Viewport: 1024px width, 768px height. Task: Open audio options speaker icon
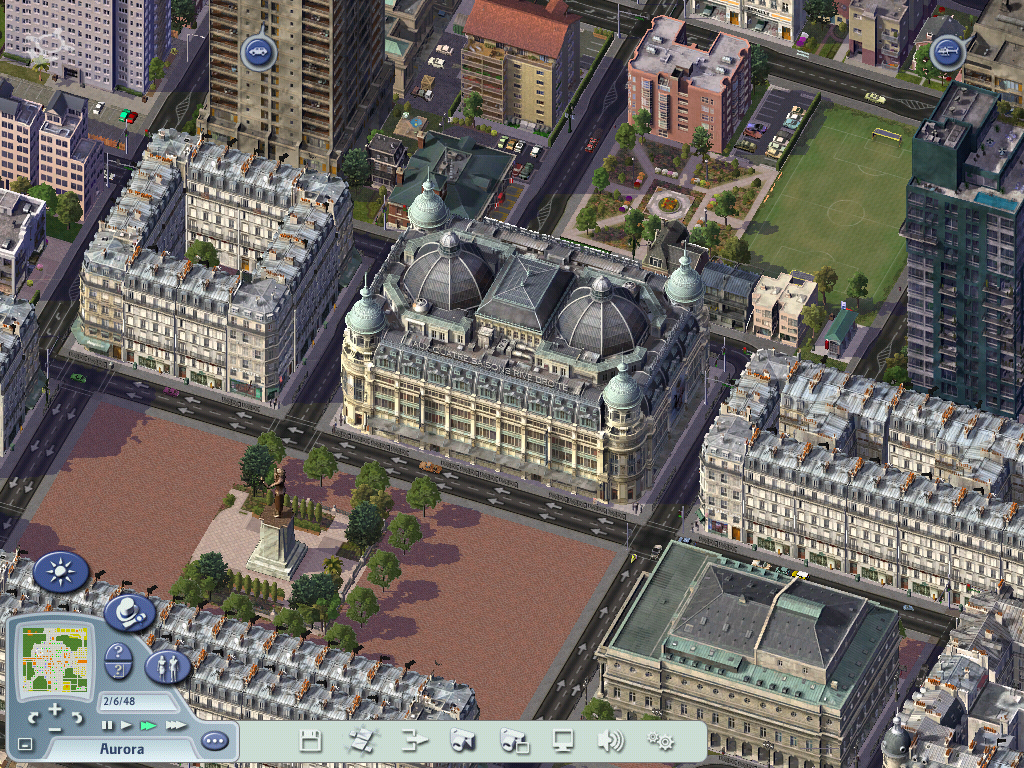(x=610, y=741)
